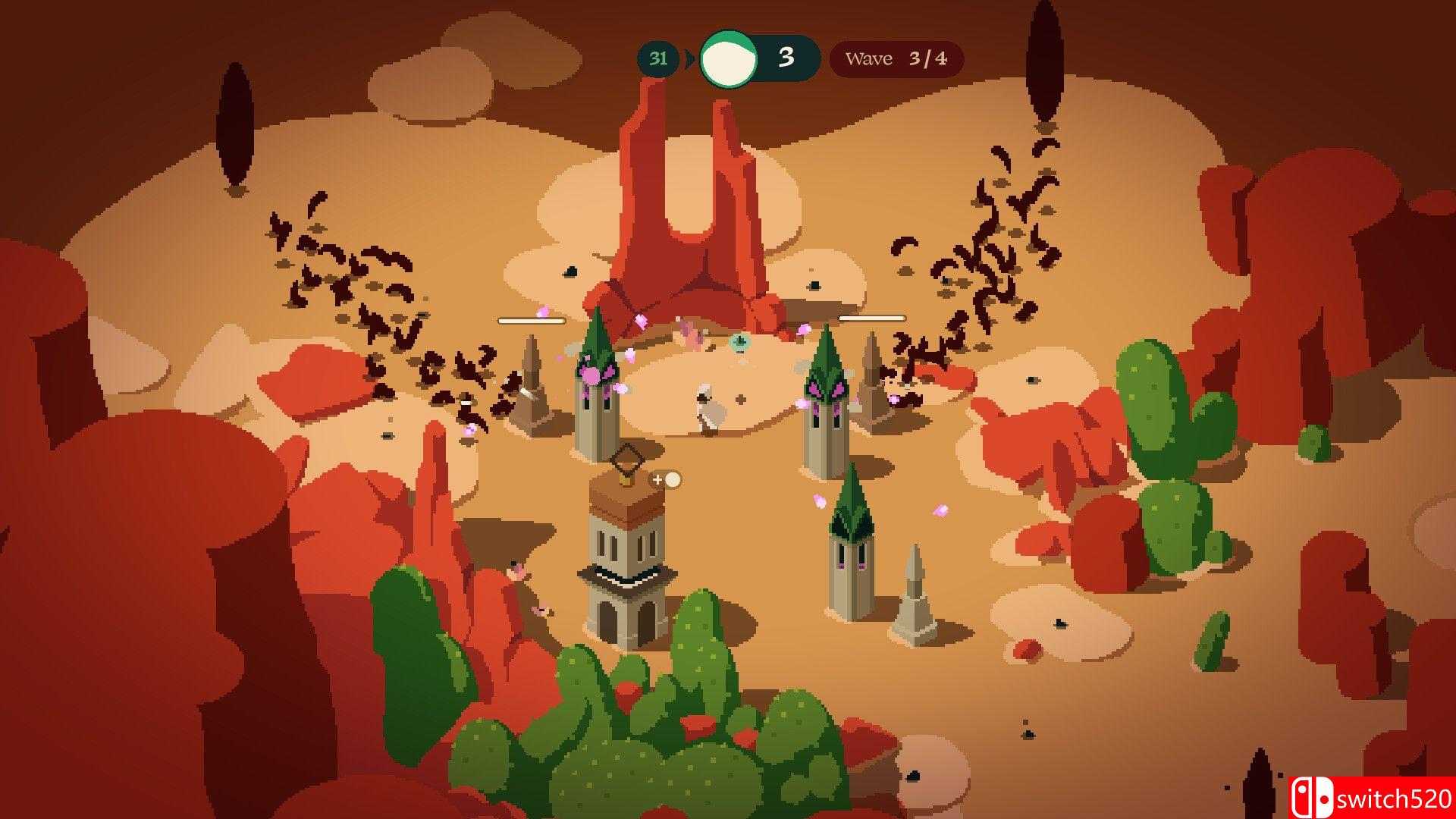Click the green orb resource icon
Screen dimensions: 1456x819
pyautogui.click(x=727, y=58)
